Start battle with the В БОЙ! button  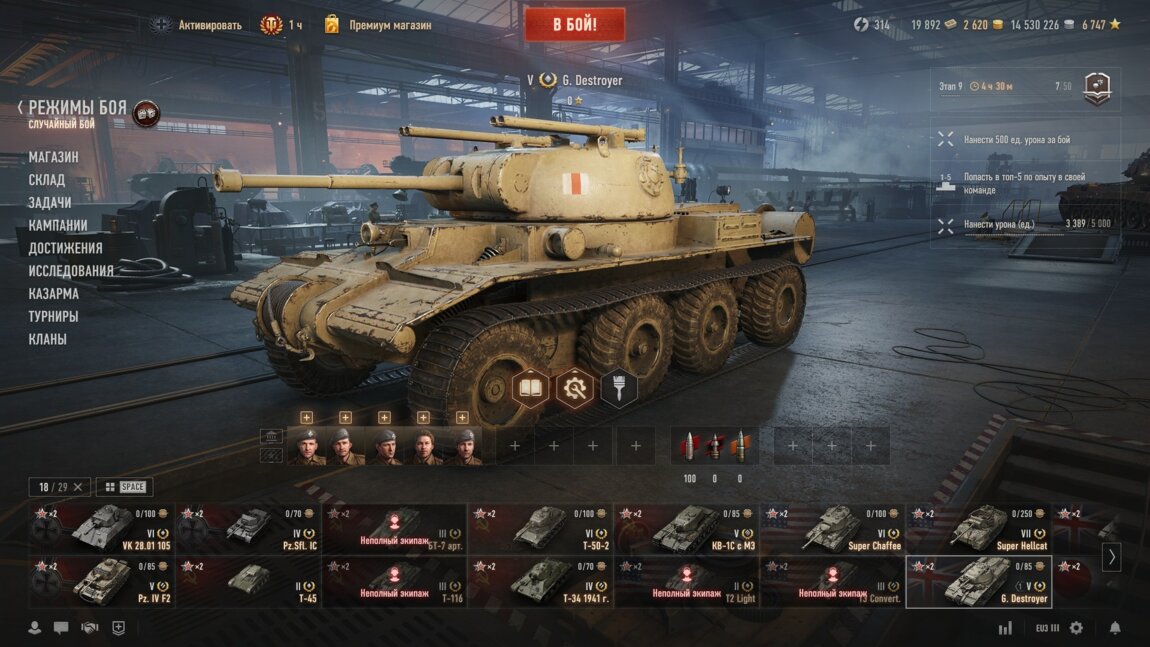coord(574,24)
